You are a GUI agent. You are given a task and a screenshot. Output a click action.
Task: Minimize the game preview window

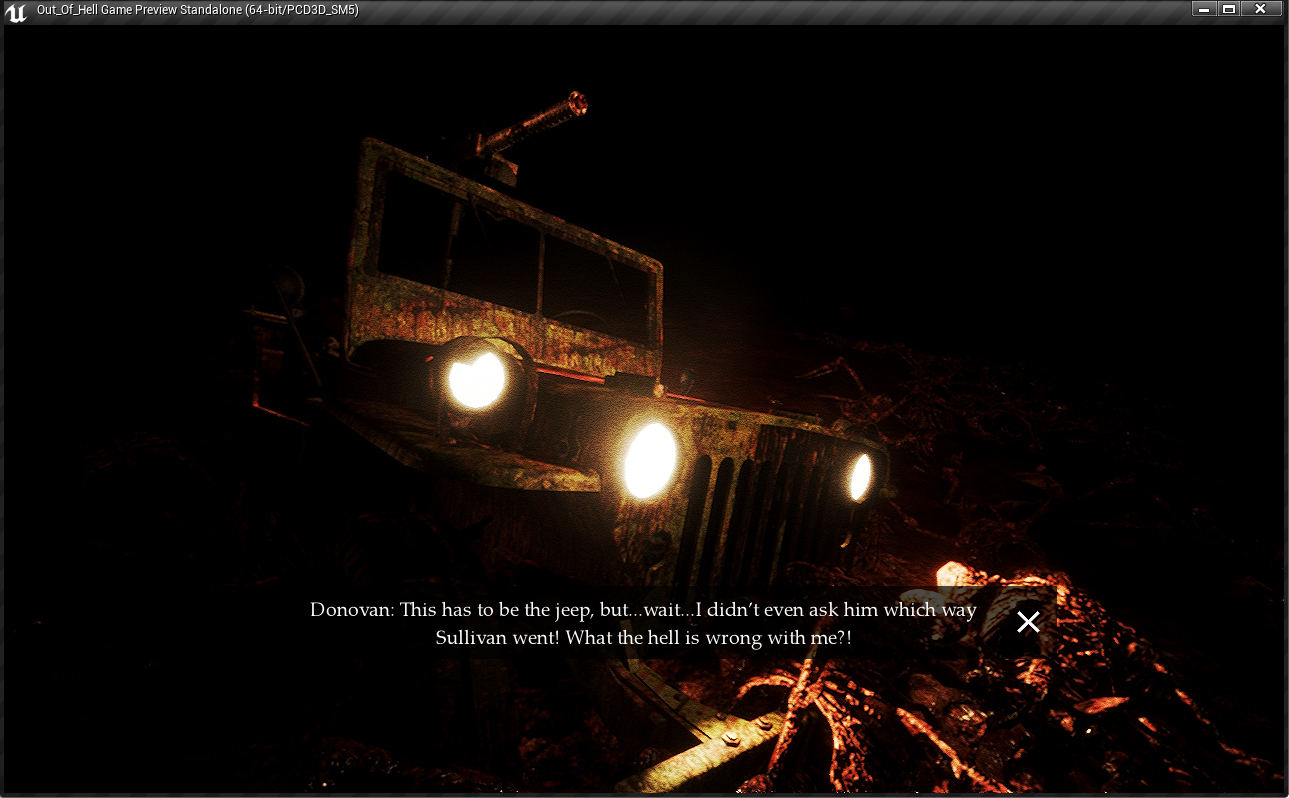point(1203,9)
